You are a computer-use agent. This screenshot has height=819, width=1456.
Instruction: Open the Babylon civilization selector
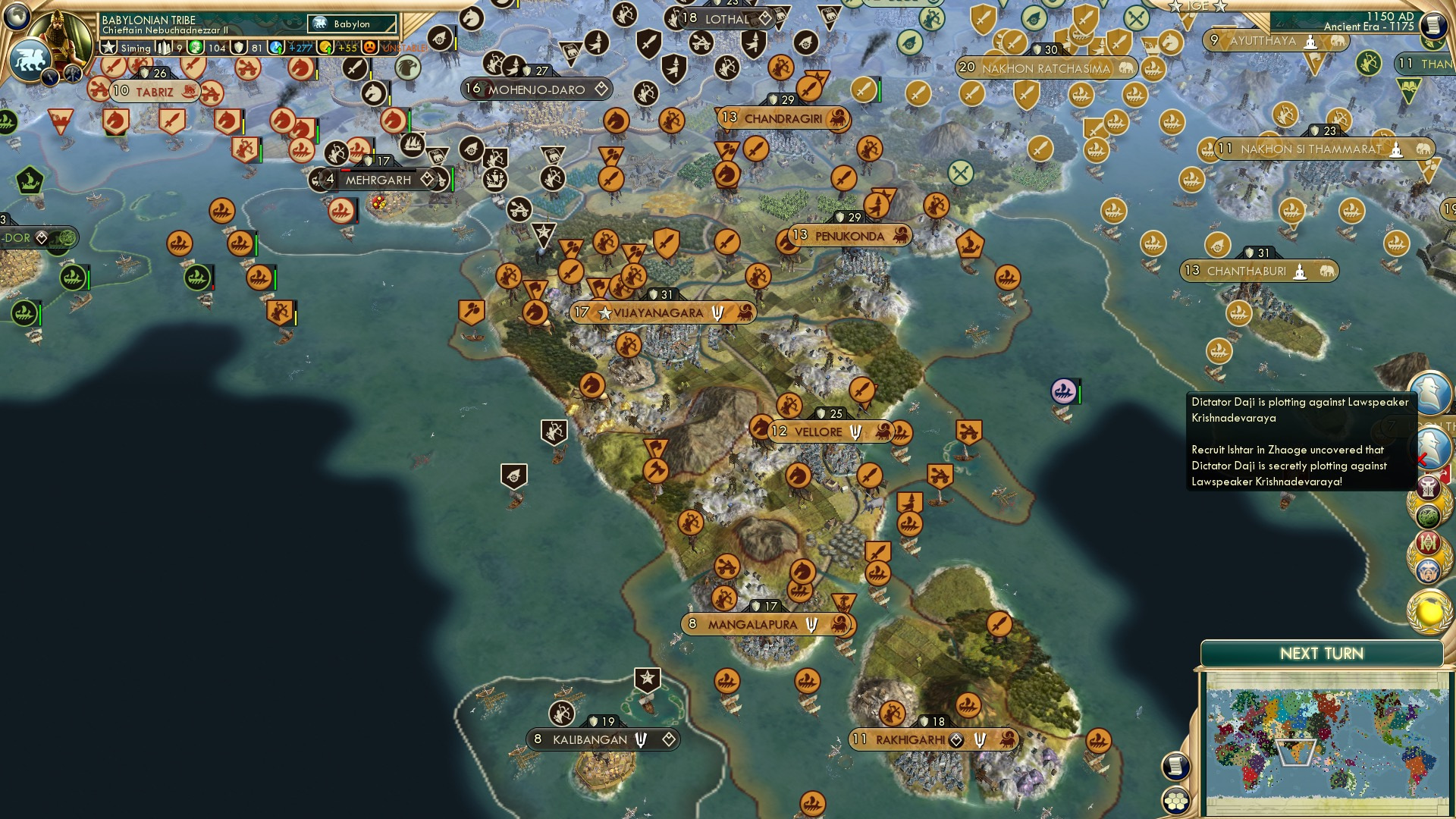(x=350, y=24)
